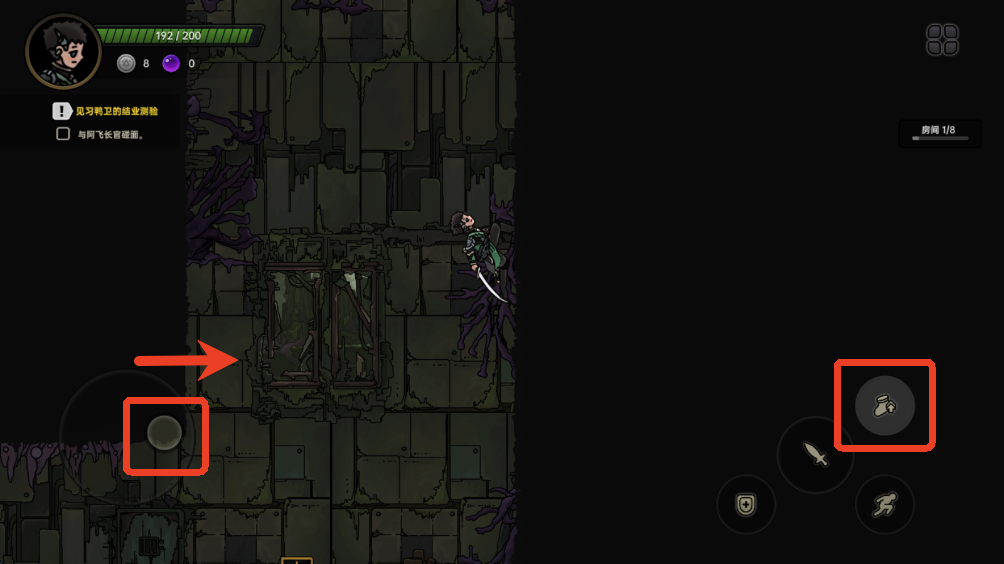Open the four-square menu button
The height and width of the screenshot is (564, 1004).
(942, 40)
